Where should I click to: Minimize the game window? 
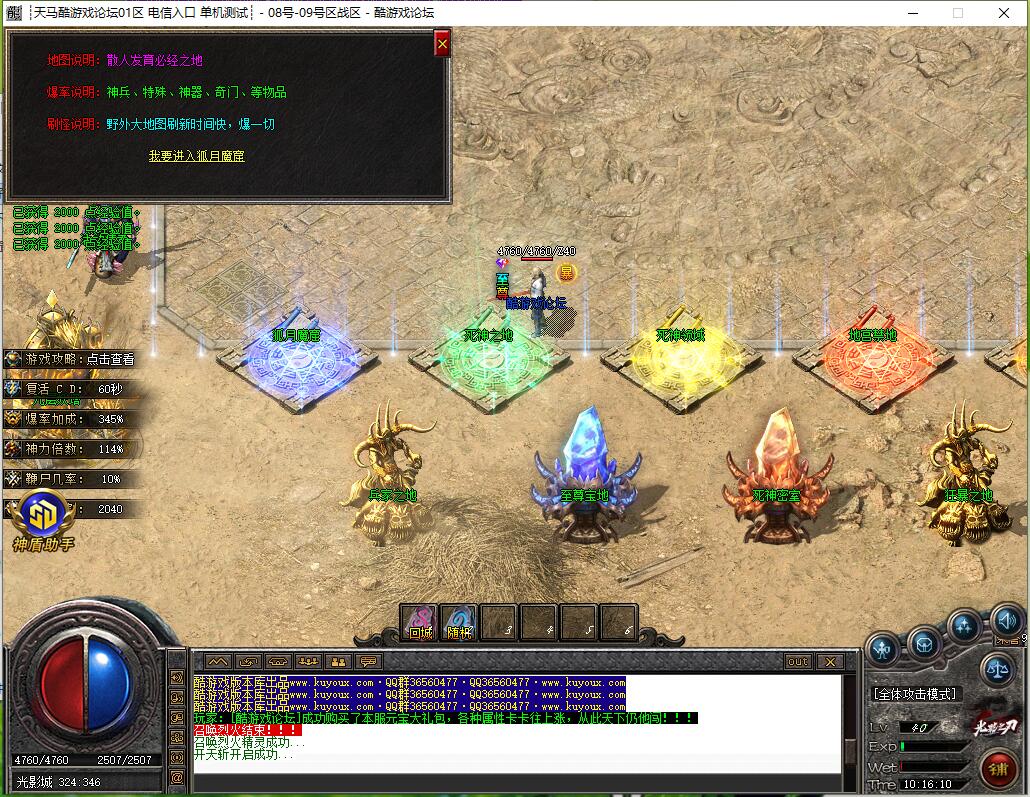(912, 13)
